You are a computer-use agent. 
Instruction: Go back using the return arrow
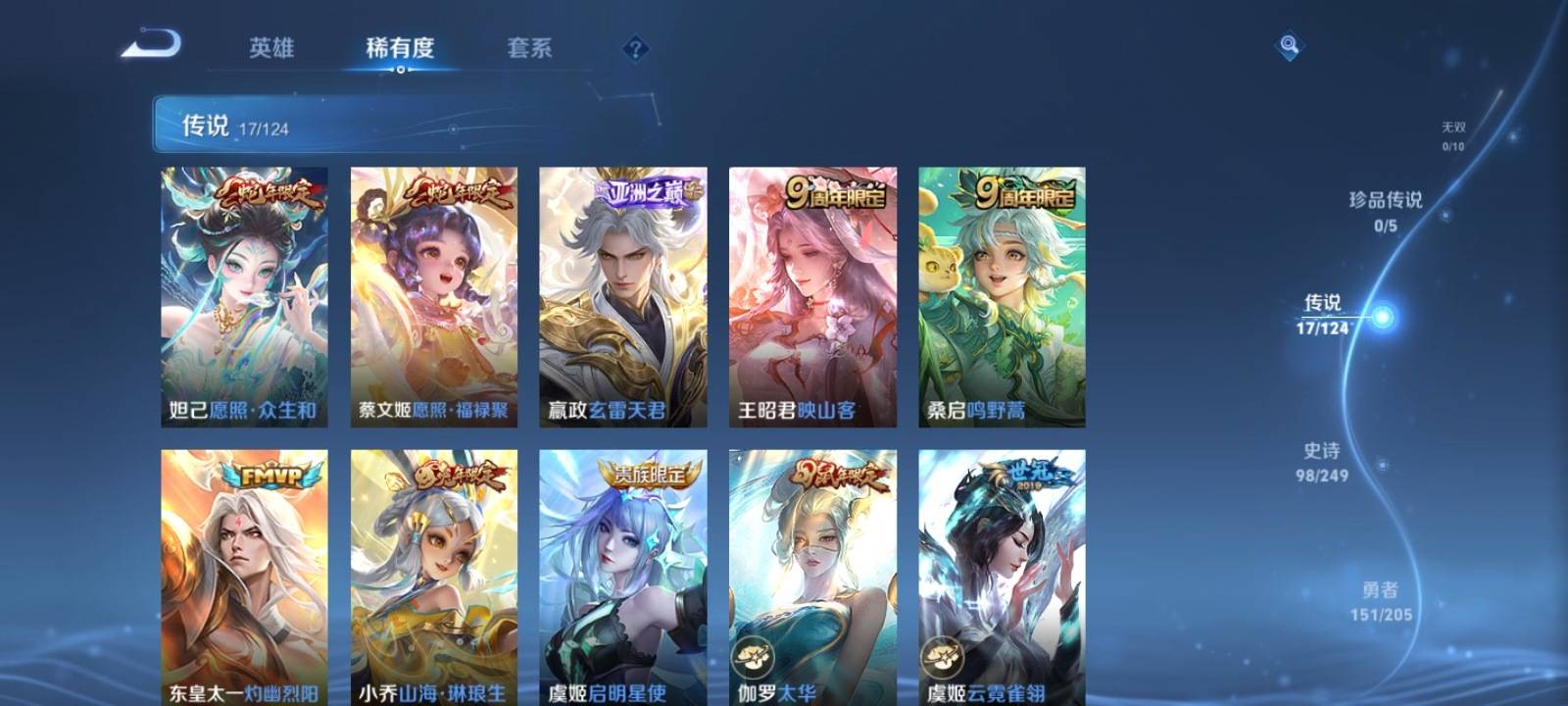[x=152, y=45]
